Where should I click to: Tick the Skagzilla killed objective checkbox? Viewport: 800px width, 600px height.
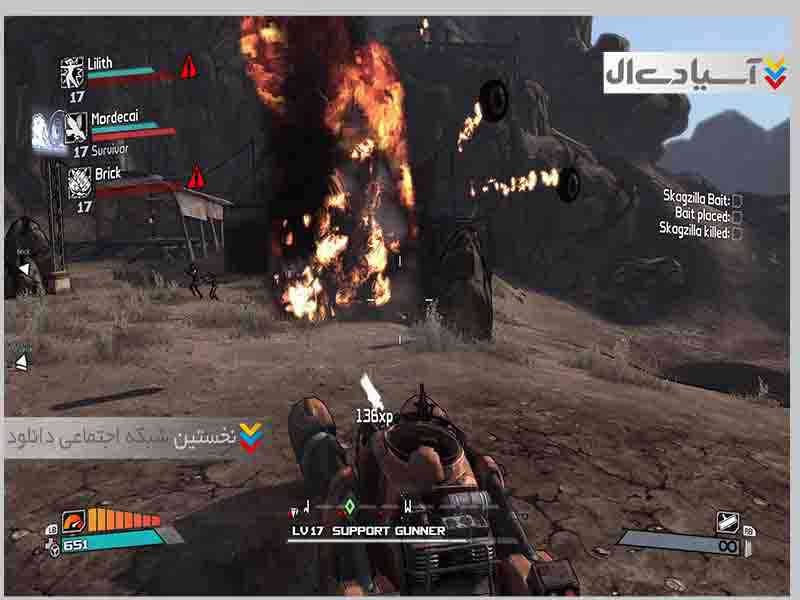737,231
